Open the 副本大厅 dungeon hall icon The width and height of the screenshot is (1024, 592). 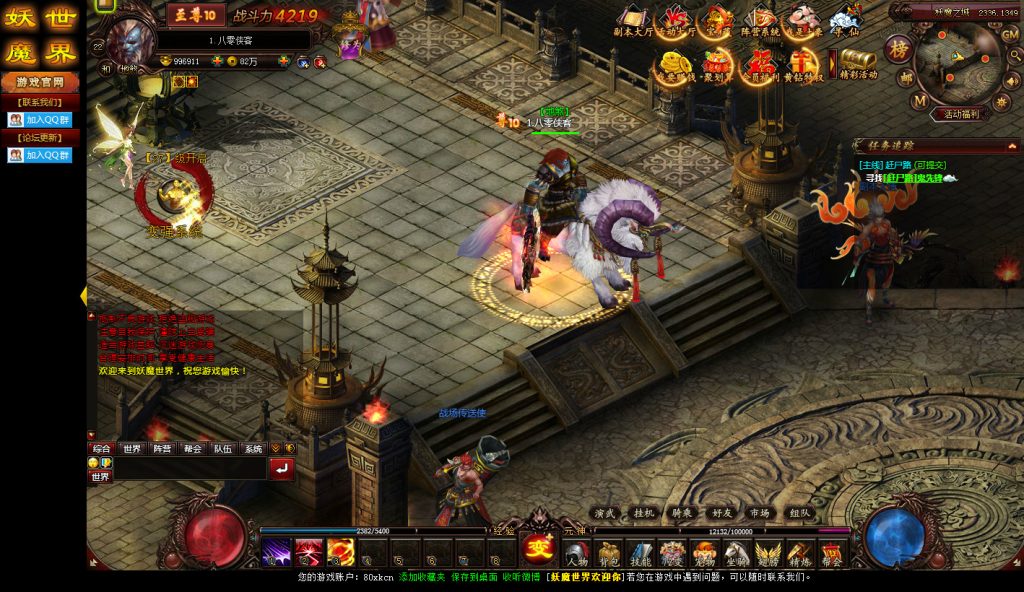[x=632, y=22]
